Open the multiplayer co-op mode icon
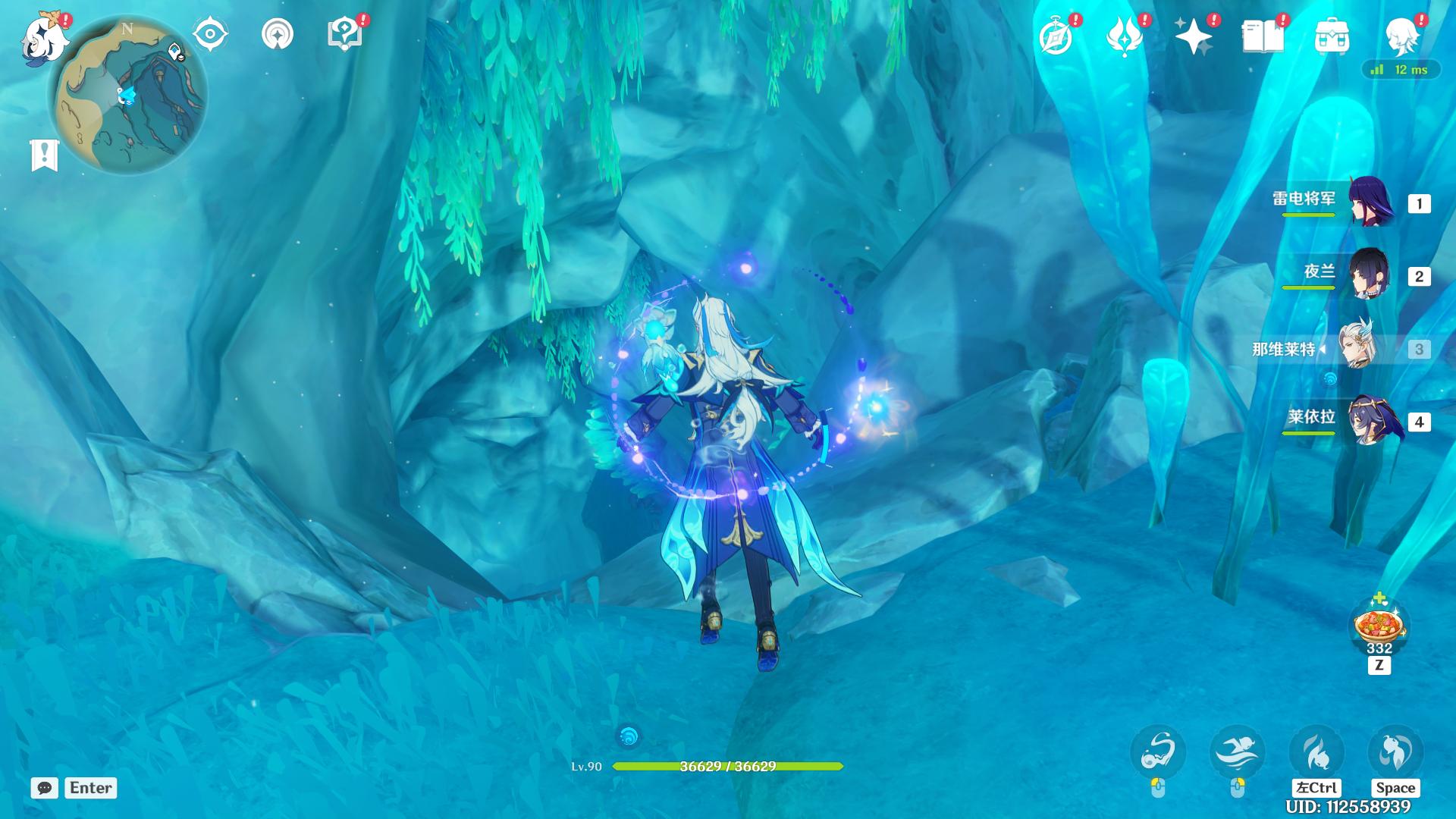 pyautogui.click(x=278, y=34)
